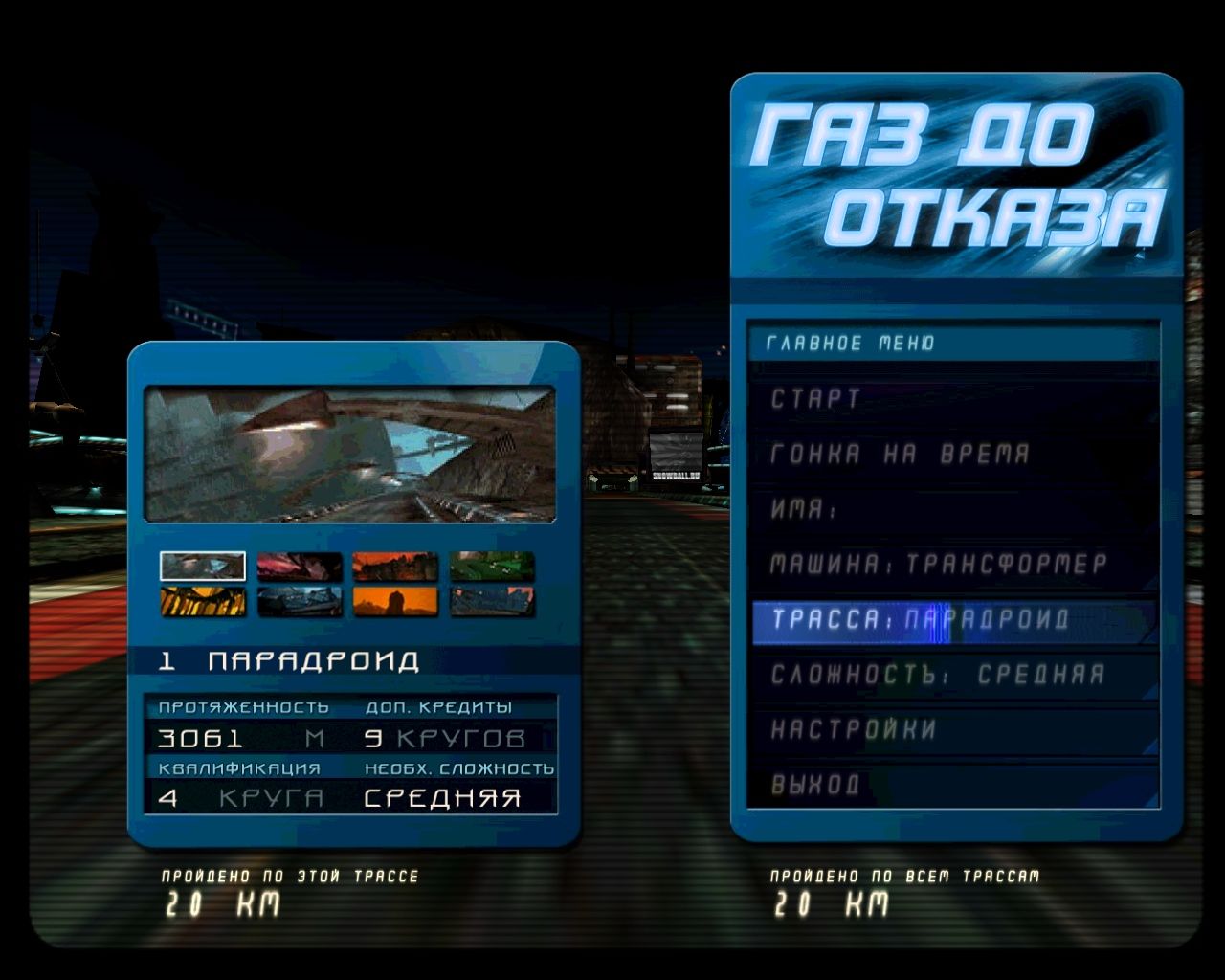
Task: Click the large ПАРАДРОИД track preview
Action: pyautogui.click(x=349, y=452)
